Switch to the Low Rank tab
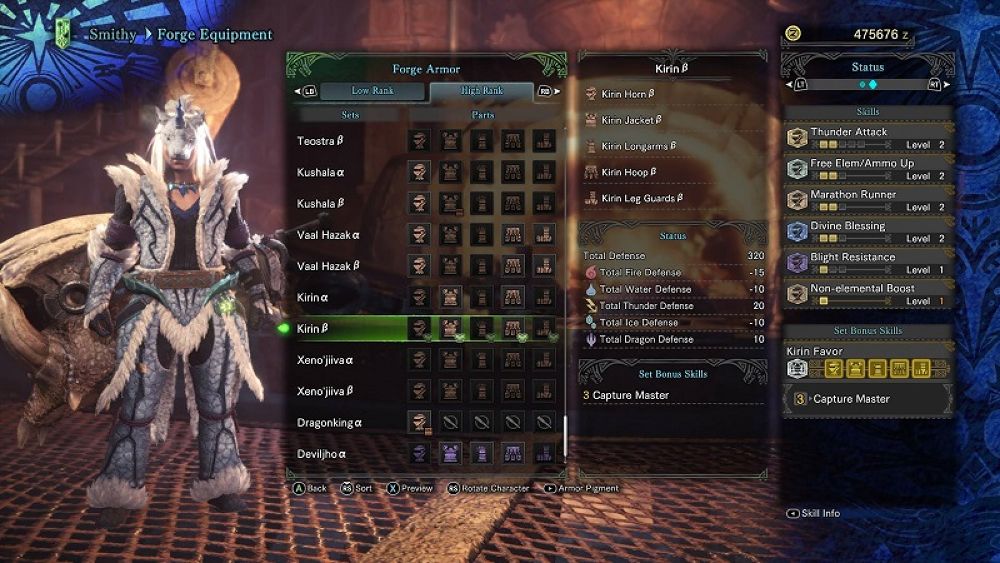The width and height of the screenshot is (1000, 563). 373,91
